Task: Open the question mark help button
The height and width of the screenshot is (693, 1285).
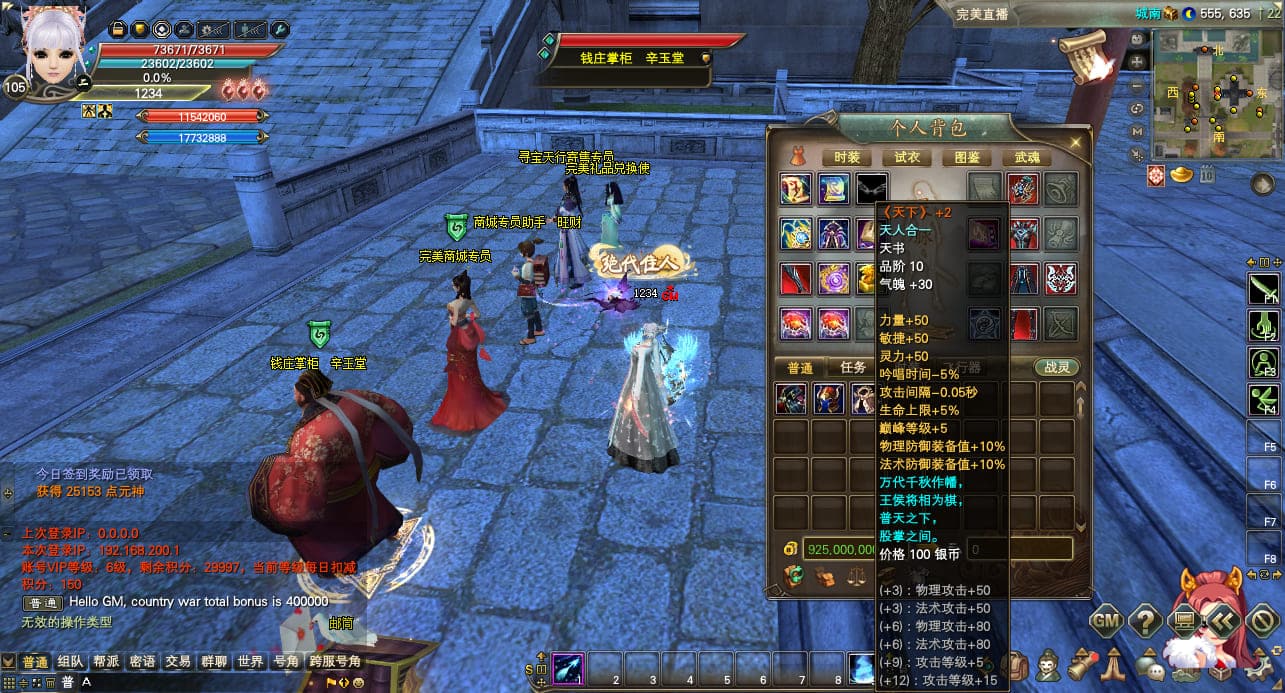Action: (1144, 621)
